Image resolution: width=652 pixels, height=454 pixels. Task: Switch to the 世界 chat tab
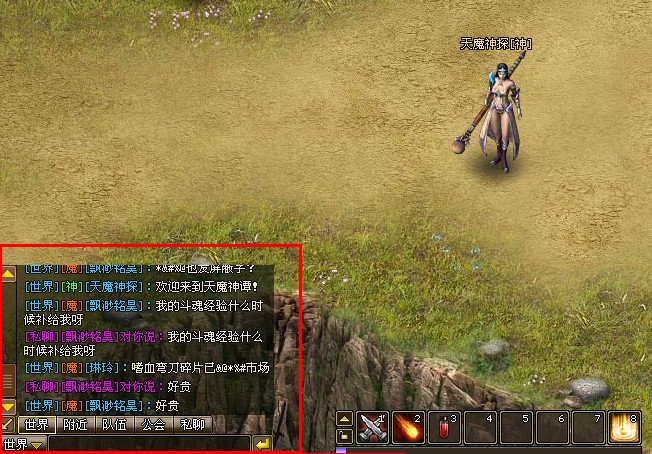(x=38, y=425)
